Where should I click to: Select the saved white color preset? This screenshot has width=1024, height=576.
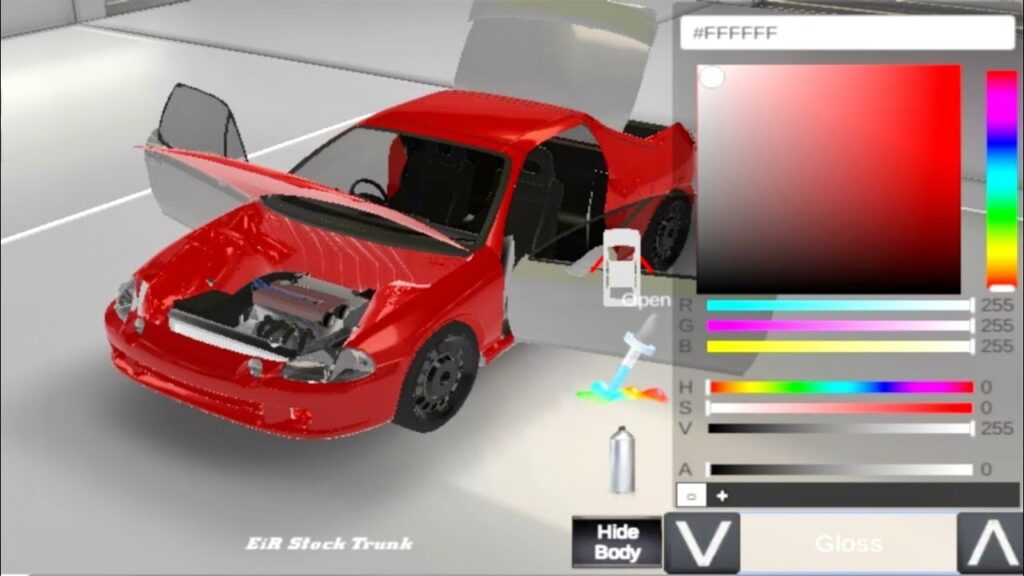click(x=689, y=495)
